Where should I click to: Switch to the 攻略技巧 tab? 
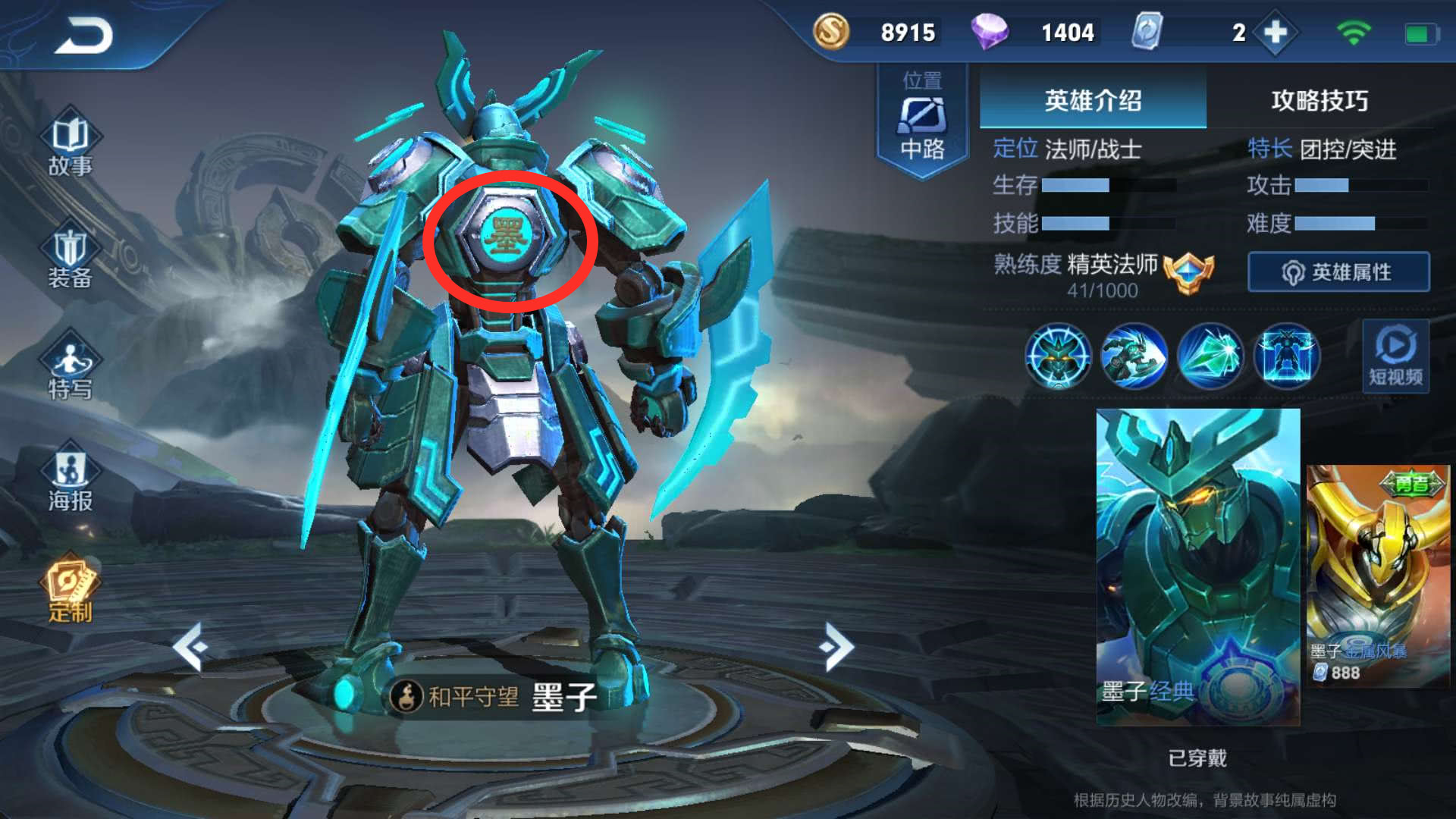[x=1319, y=100]
